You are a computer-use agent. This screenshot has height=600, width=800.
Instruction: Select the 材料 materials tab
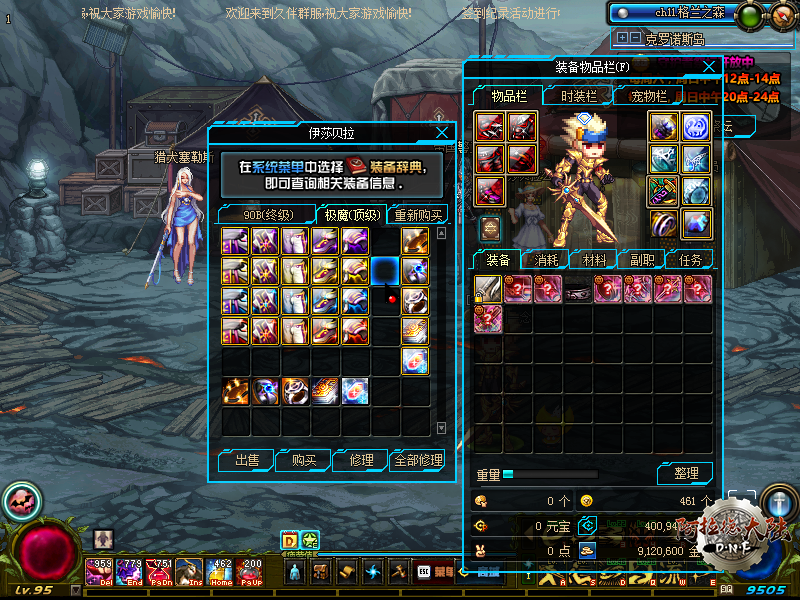[x=595, y=260]
